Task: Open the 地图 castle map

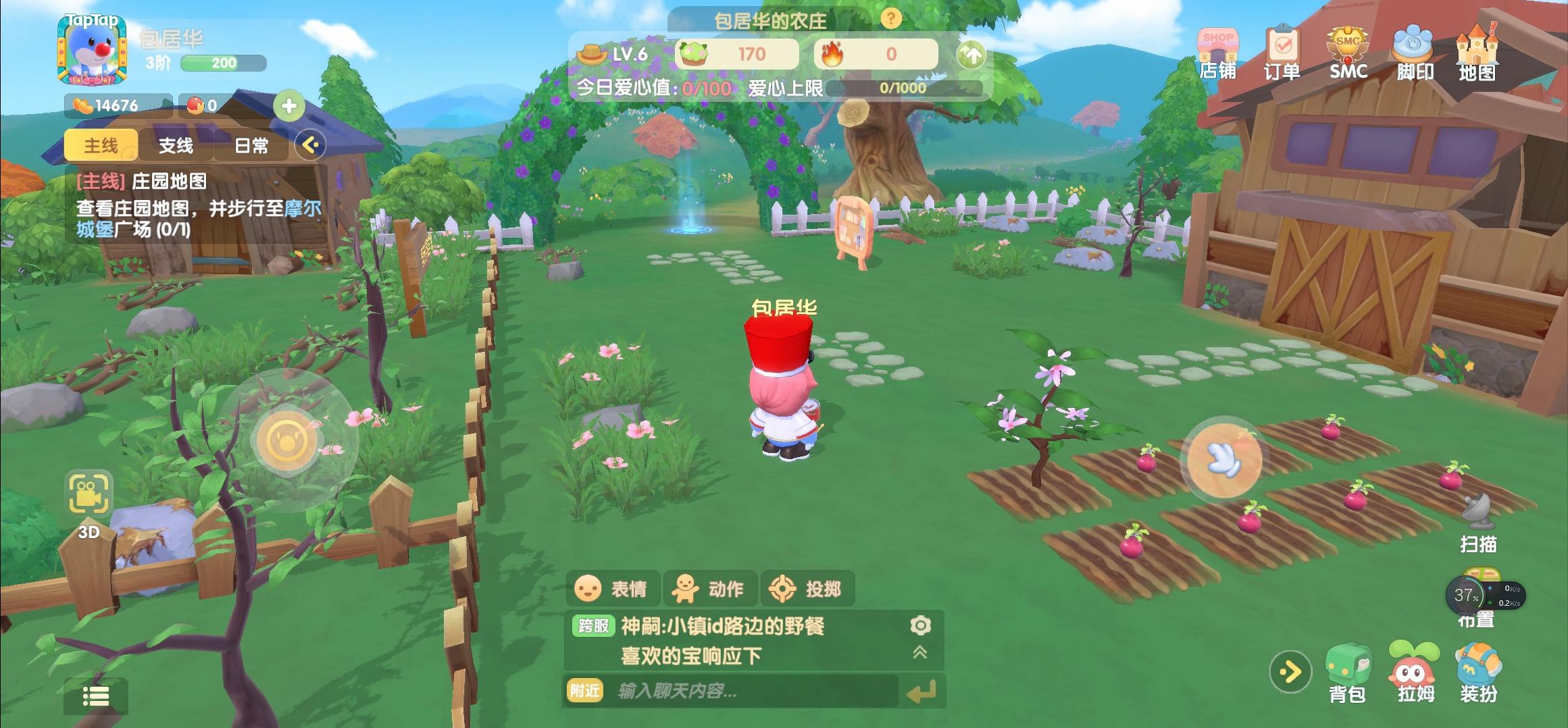Action: (1477, 53)
